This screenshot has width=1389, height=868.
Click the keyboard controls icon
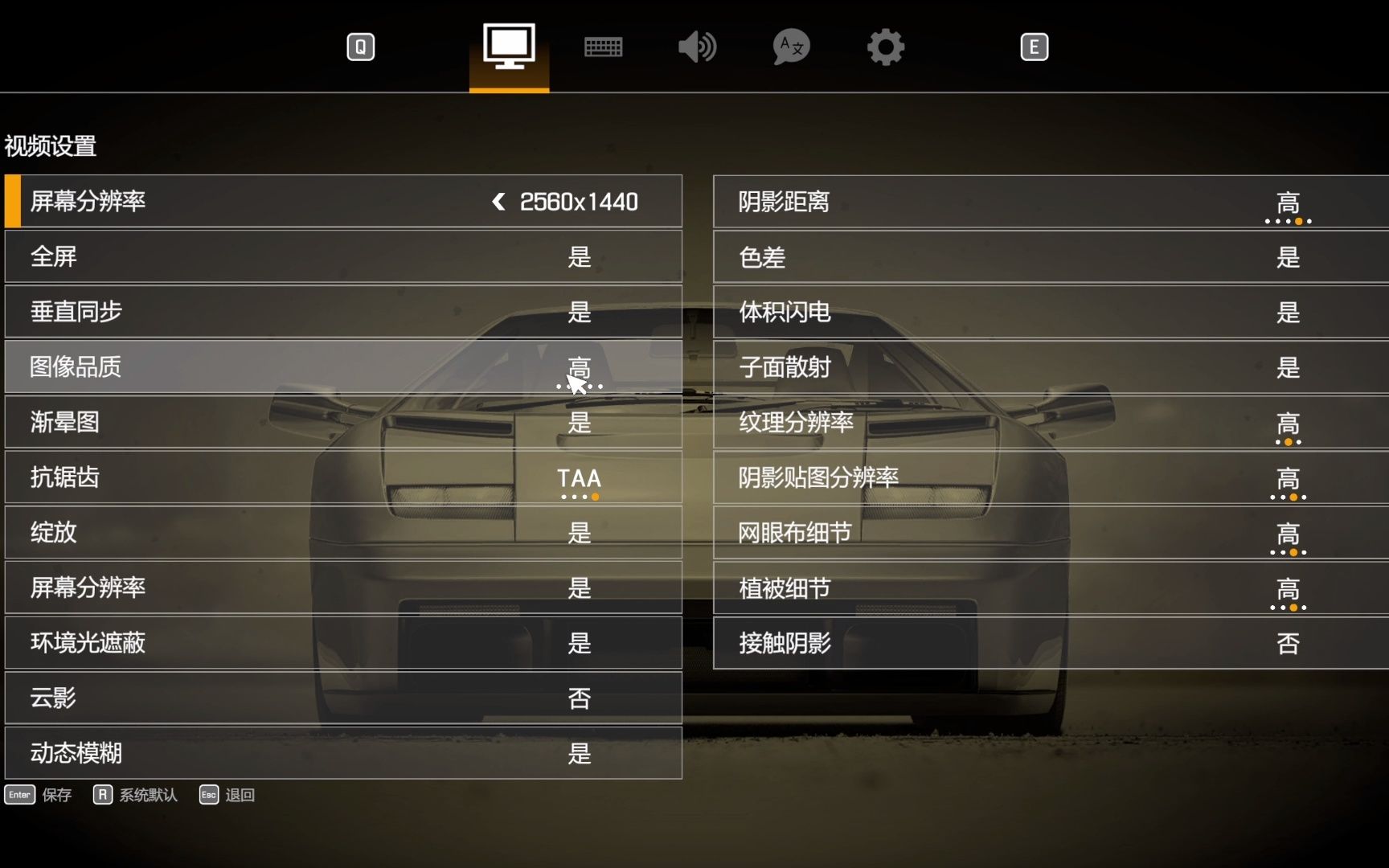click(603, 46)
